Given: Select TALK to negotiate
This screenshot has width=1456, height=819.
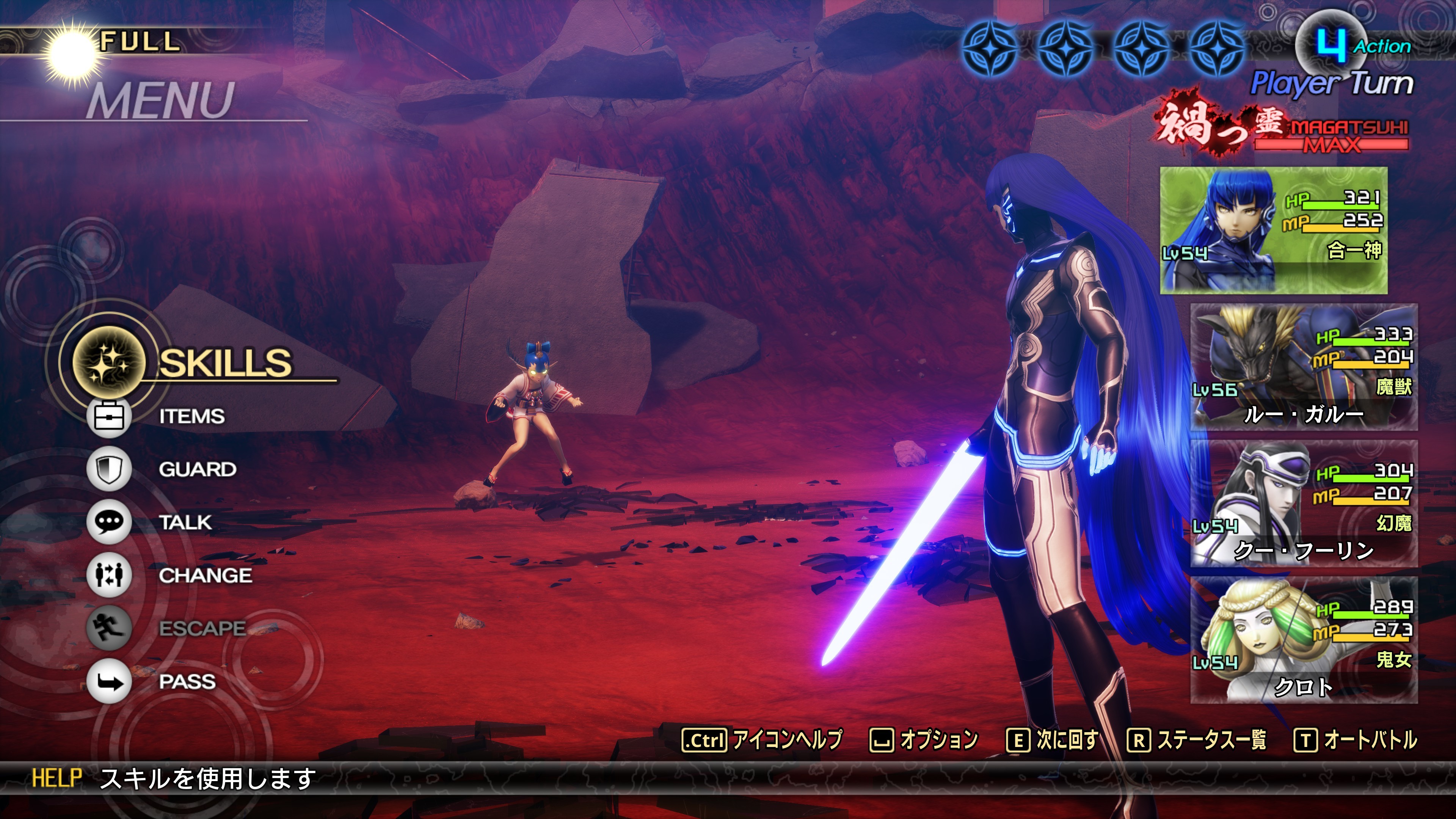Looking at the screenshot, I should [x=185, y=522].
